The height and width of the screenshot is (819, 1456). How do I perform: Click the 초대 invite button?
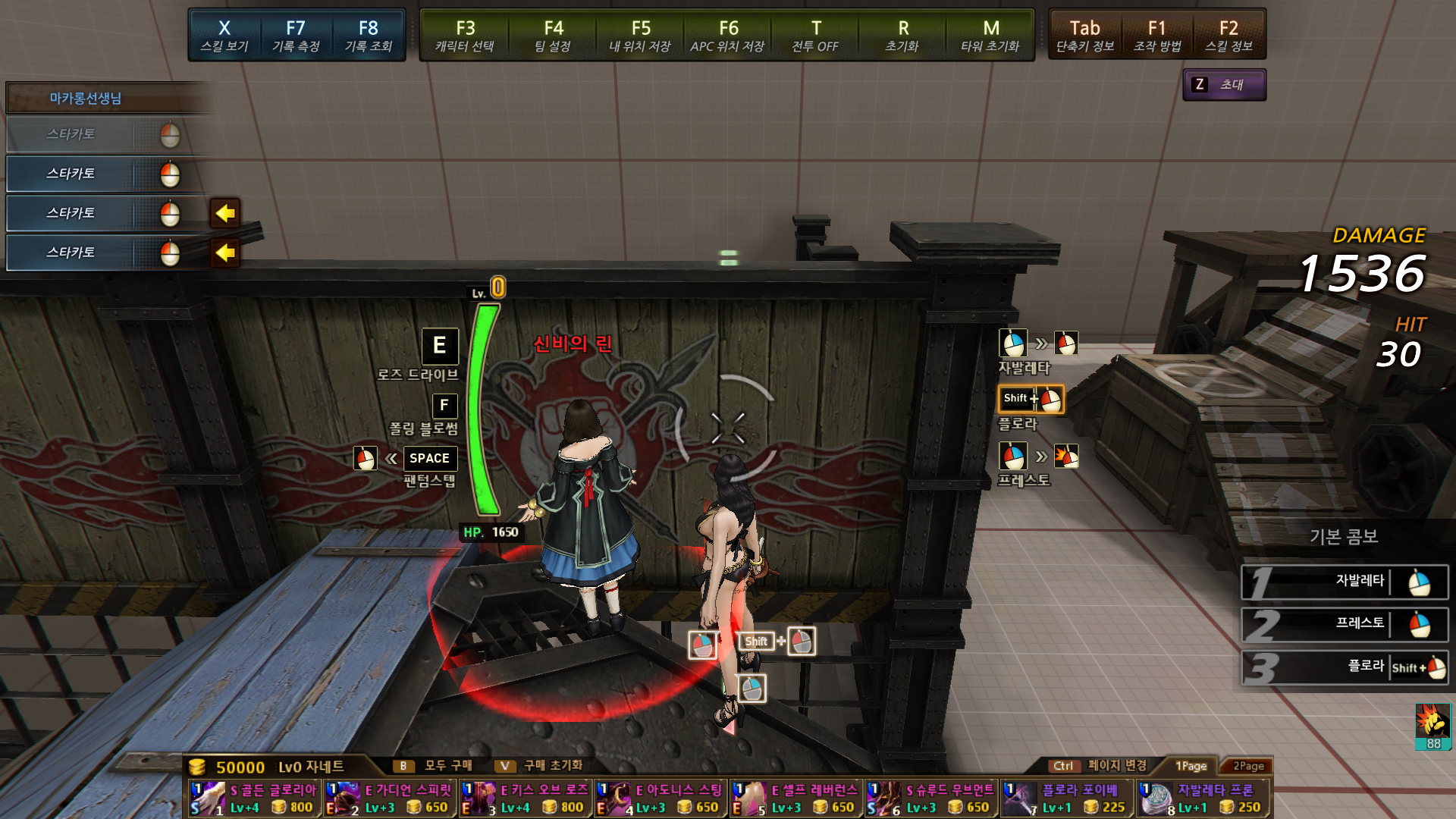(1224, 85)
